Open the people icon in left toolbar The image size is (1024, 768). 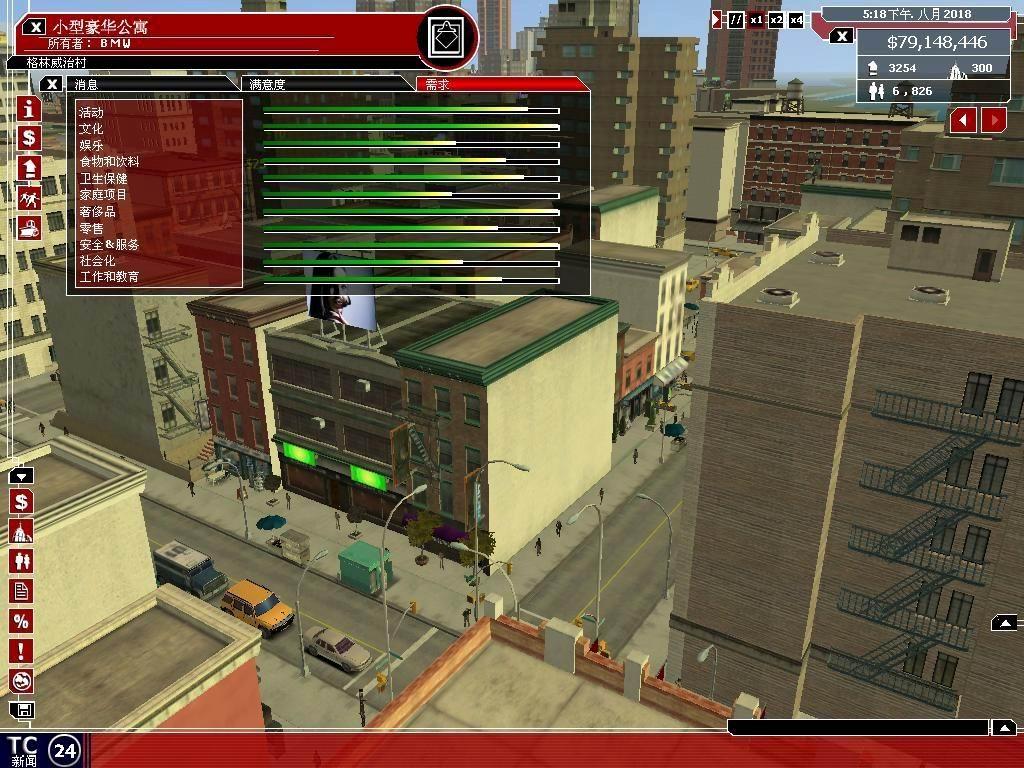[x=21, y=561]
